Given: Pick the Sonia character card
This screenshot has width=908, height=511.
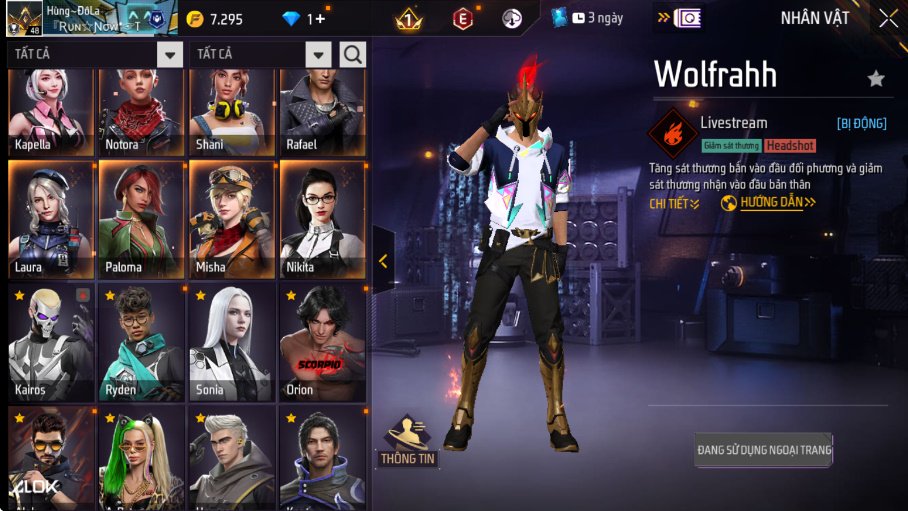Looking at the screenshot, I should tap(231, 342).
